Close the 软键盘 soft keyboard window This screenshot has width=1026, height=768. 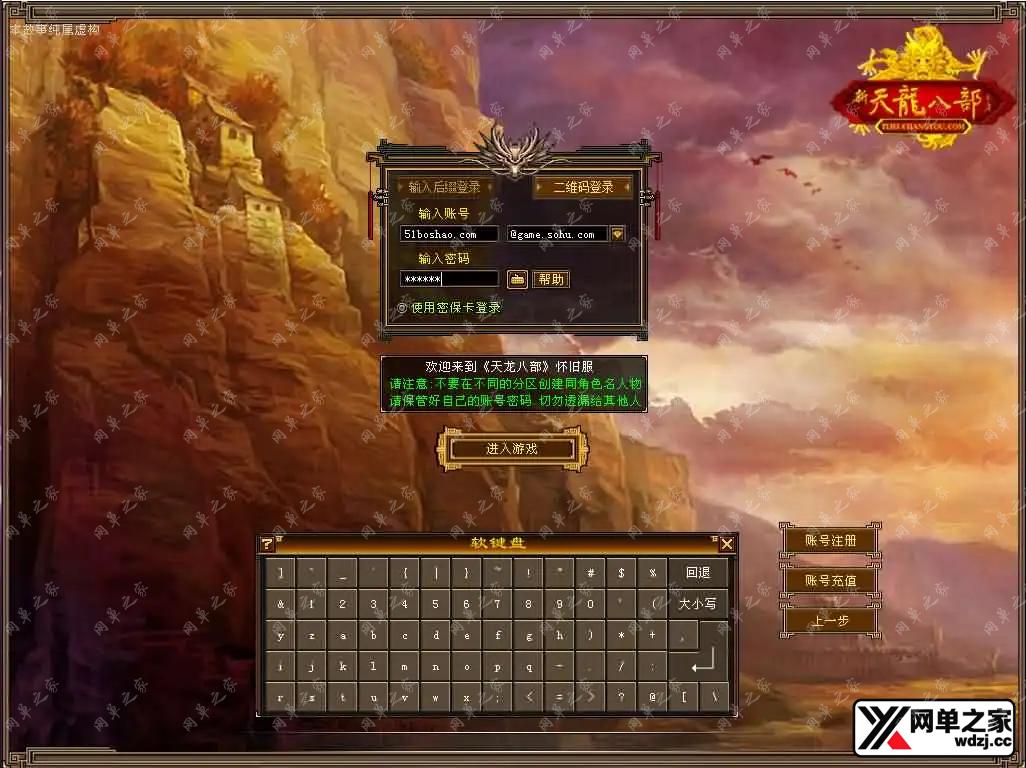tap(727, 544)
